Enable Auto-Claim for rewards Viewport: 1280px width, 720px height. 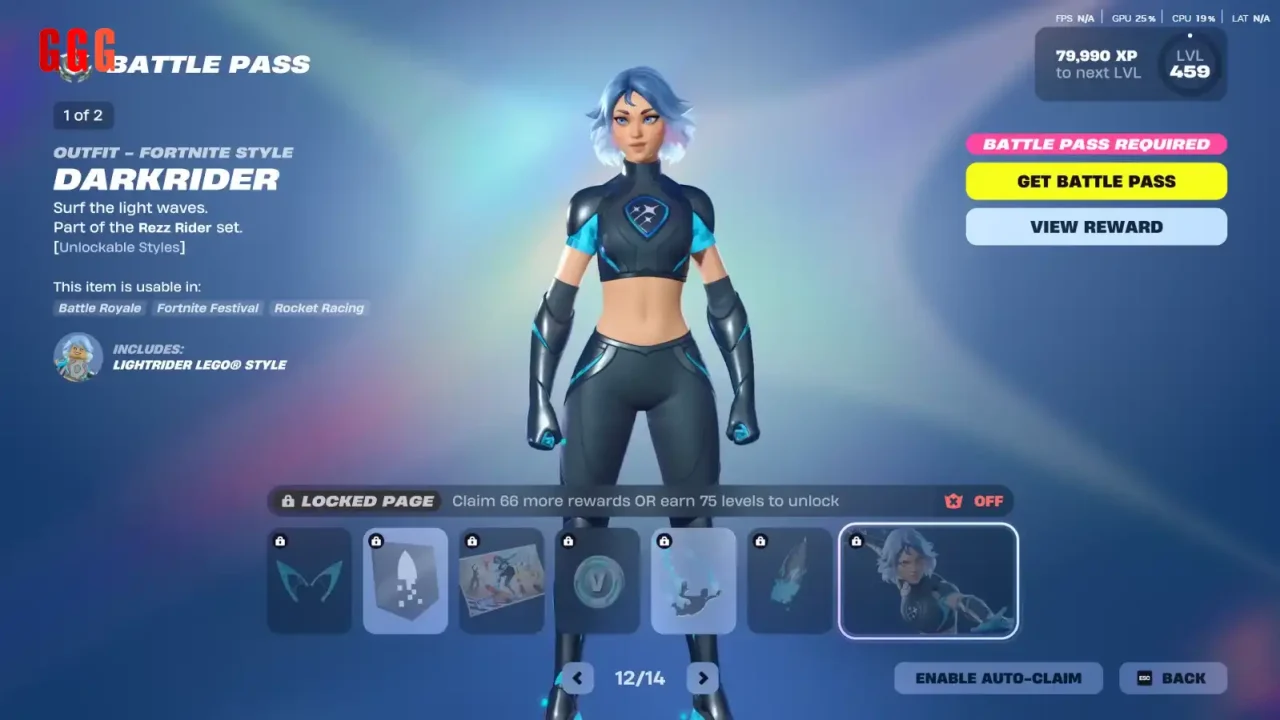998,678
